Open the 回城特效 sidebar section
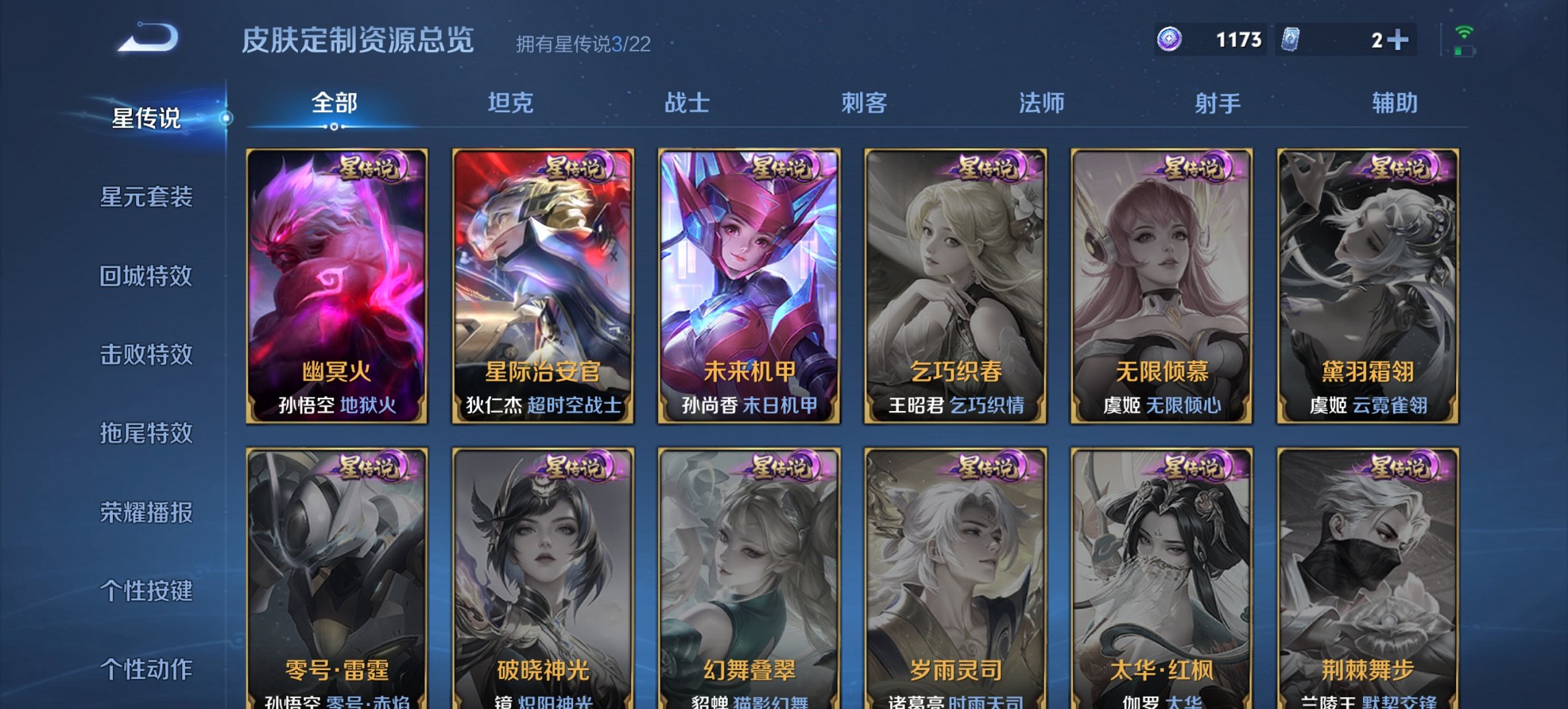Viewport: 1568px width, 709px height. [x=146, y=276]
